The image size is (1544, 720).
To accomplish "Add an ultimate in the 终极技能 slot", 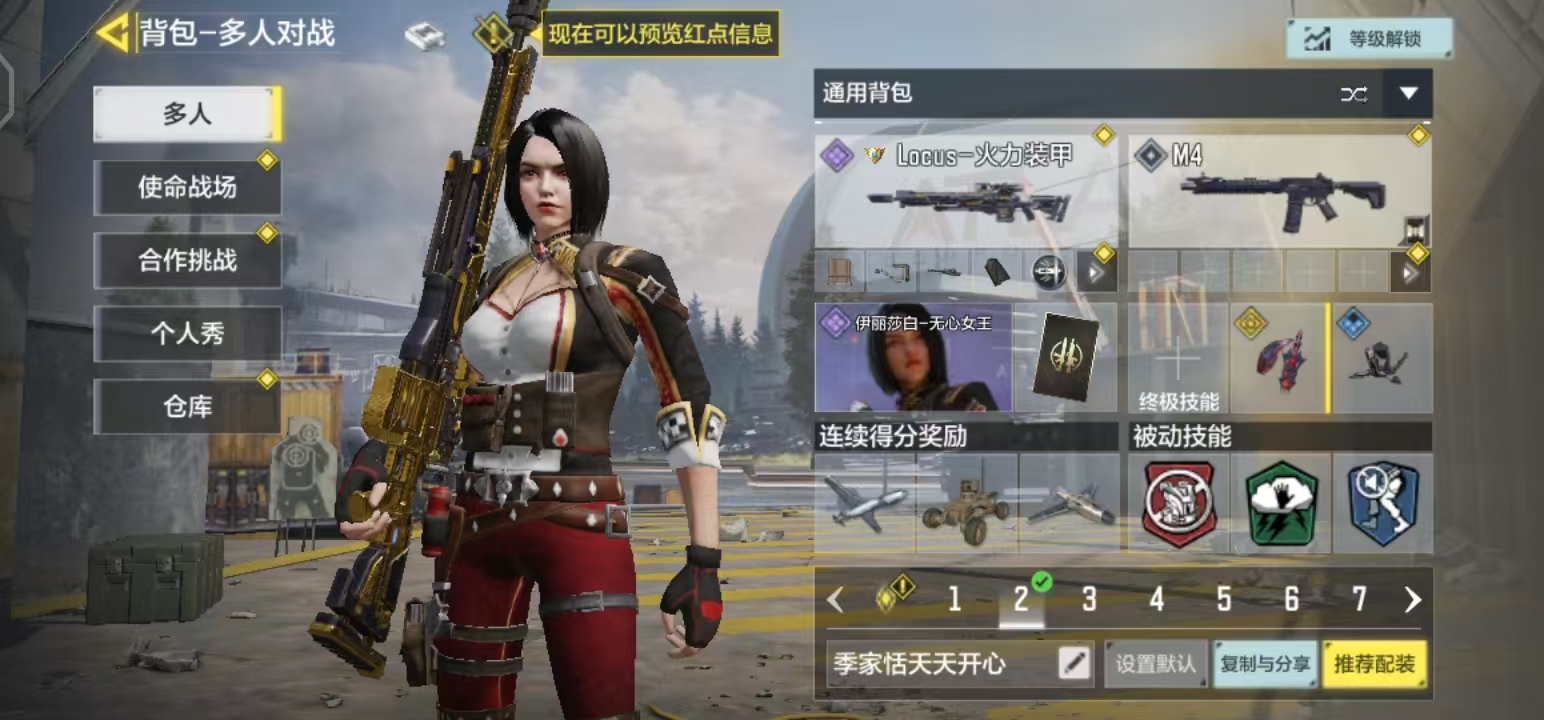I will tap(1179, 359).
